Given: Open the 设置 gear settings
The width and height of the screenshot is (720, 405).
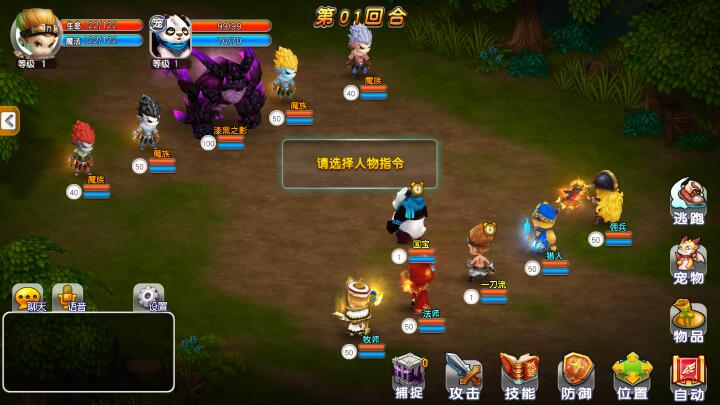Looking at the screenshot, I should (x=150, y=297).
